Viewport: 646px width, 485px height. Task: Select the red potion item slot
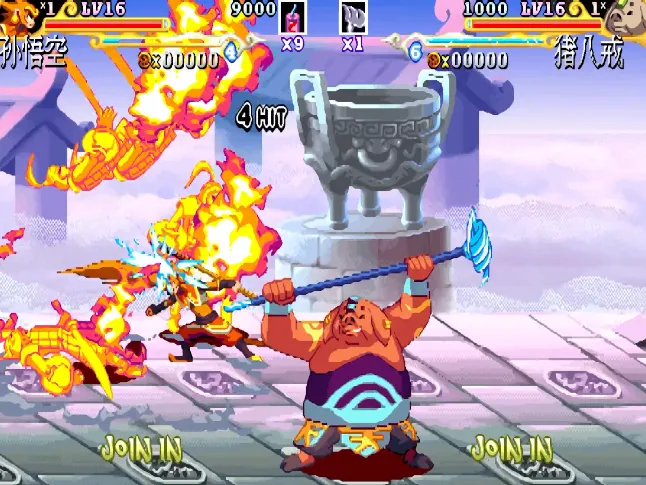293,17
